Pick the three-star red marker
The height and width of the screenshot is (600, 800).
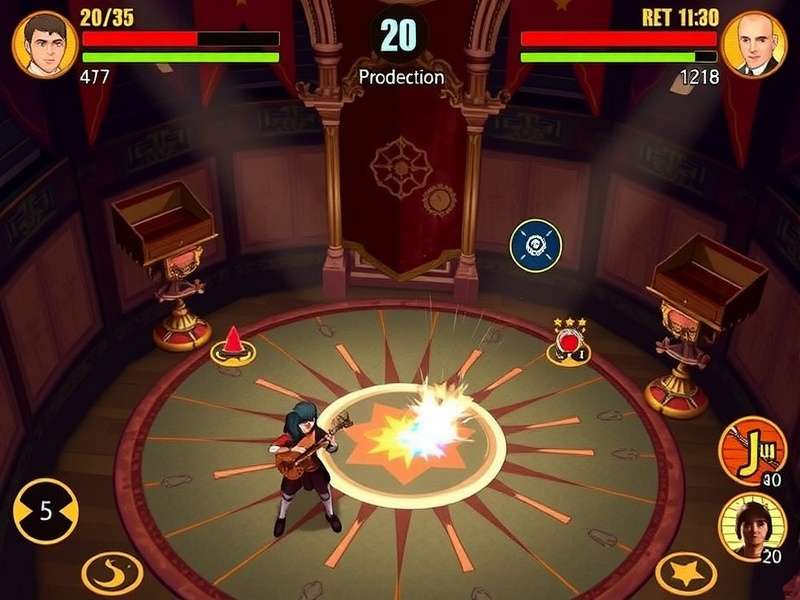[x=570, y=341]
